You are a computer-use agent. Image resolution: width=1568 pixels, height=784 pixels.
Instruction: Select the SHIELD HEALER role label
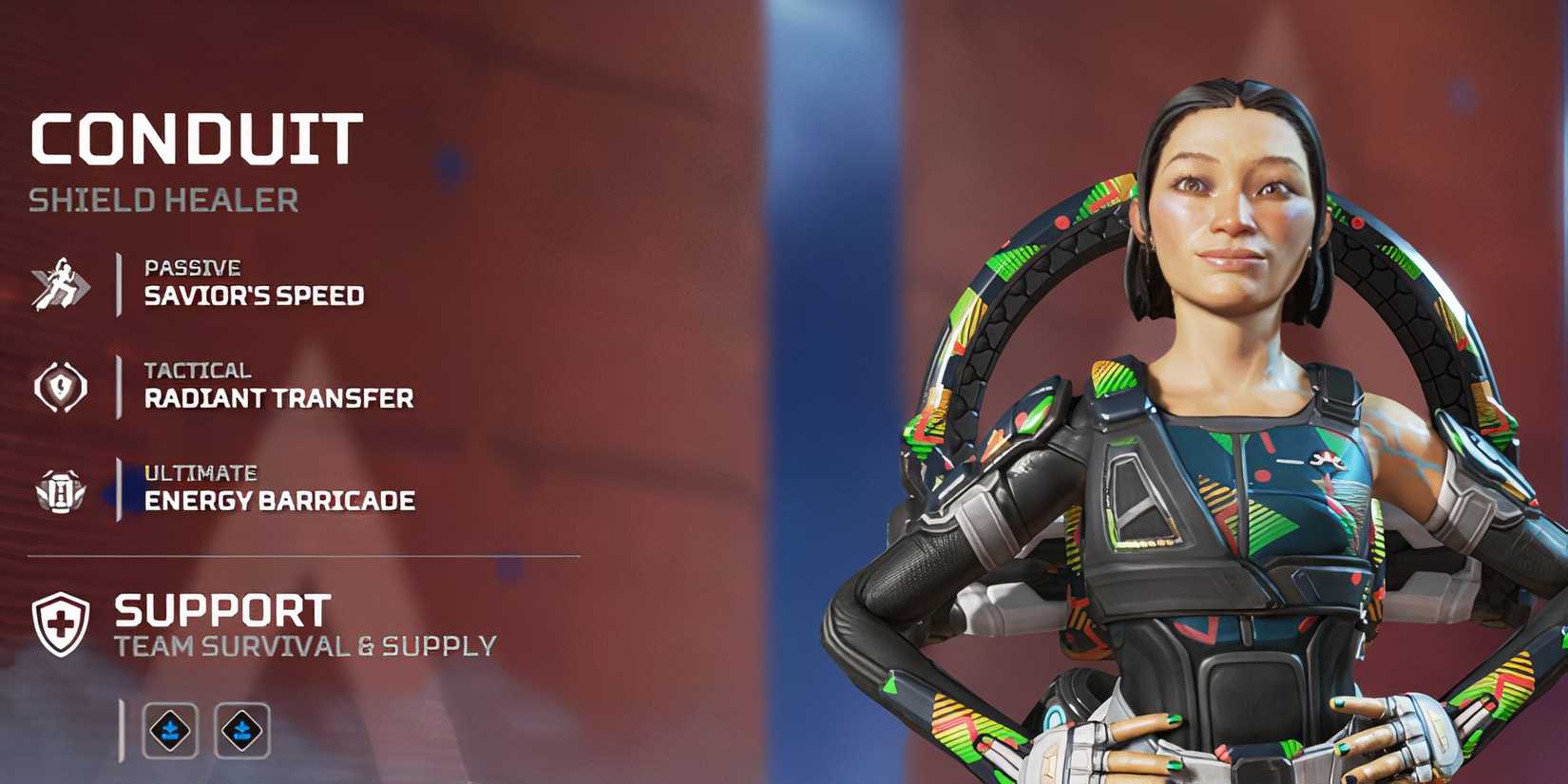[x=163, y=201]
